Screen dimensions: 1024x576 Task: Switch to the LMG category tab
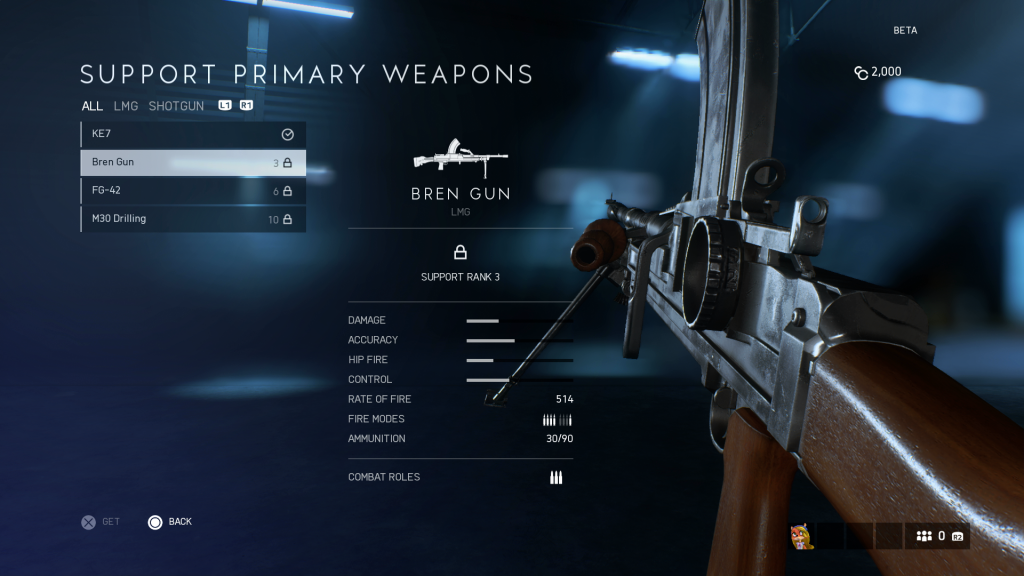[126, 106]
